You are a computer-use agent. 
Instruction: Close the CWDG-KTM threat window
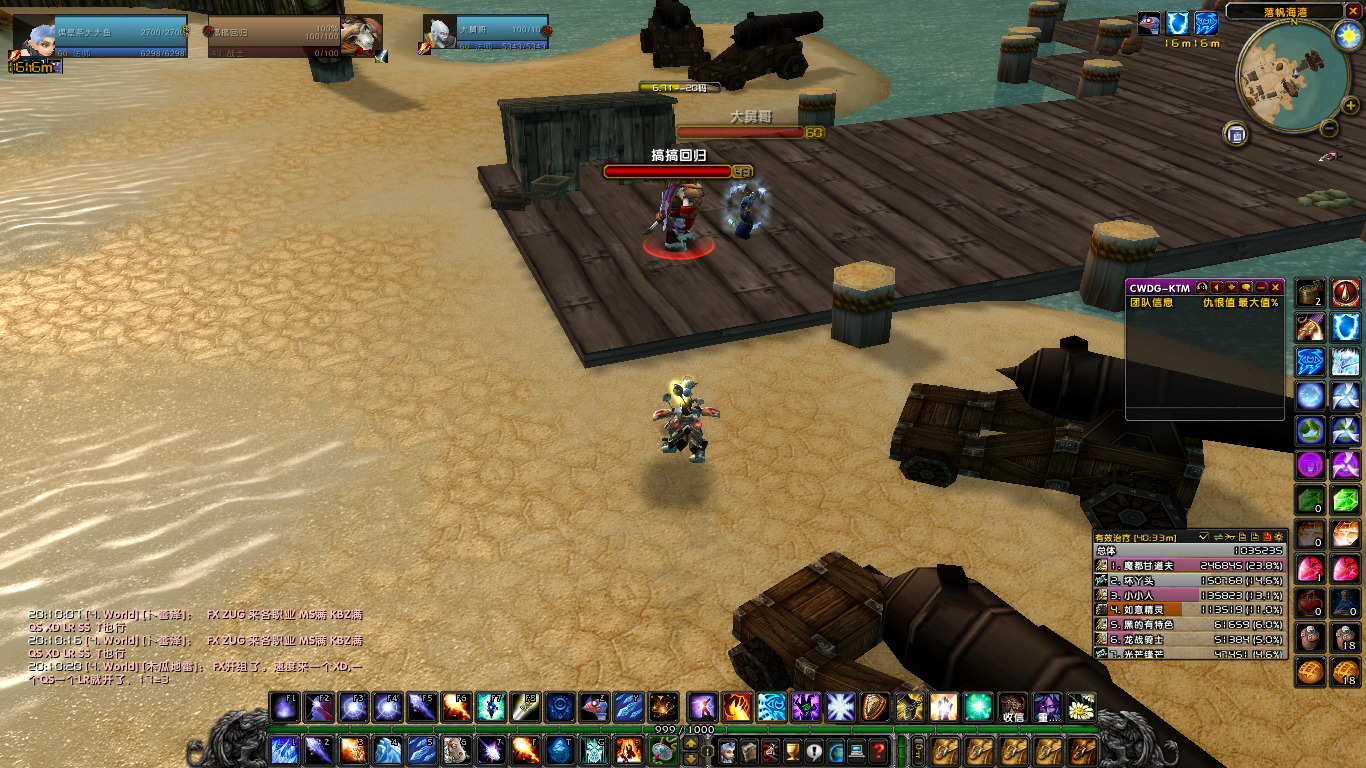pyautogui.click(x=1275, y=288)
